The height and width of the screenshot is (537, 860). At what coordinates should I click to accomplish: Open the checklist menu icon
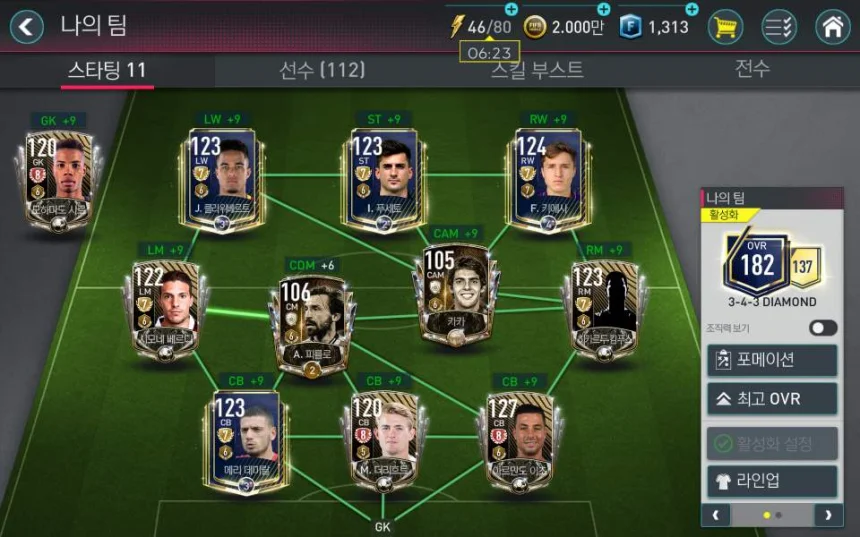[x=779, y=27]
